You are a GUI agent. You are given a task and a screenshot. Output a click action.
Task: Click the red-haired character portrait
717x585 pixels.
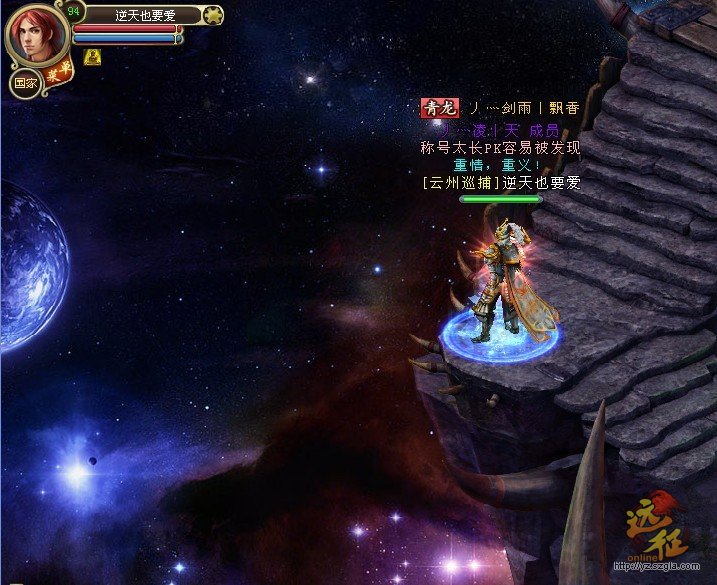36,36
